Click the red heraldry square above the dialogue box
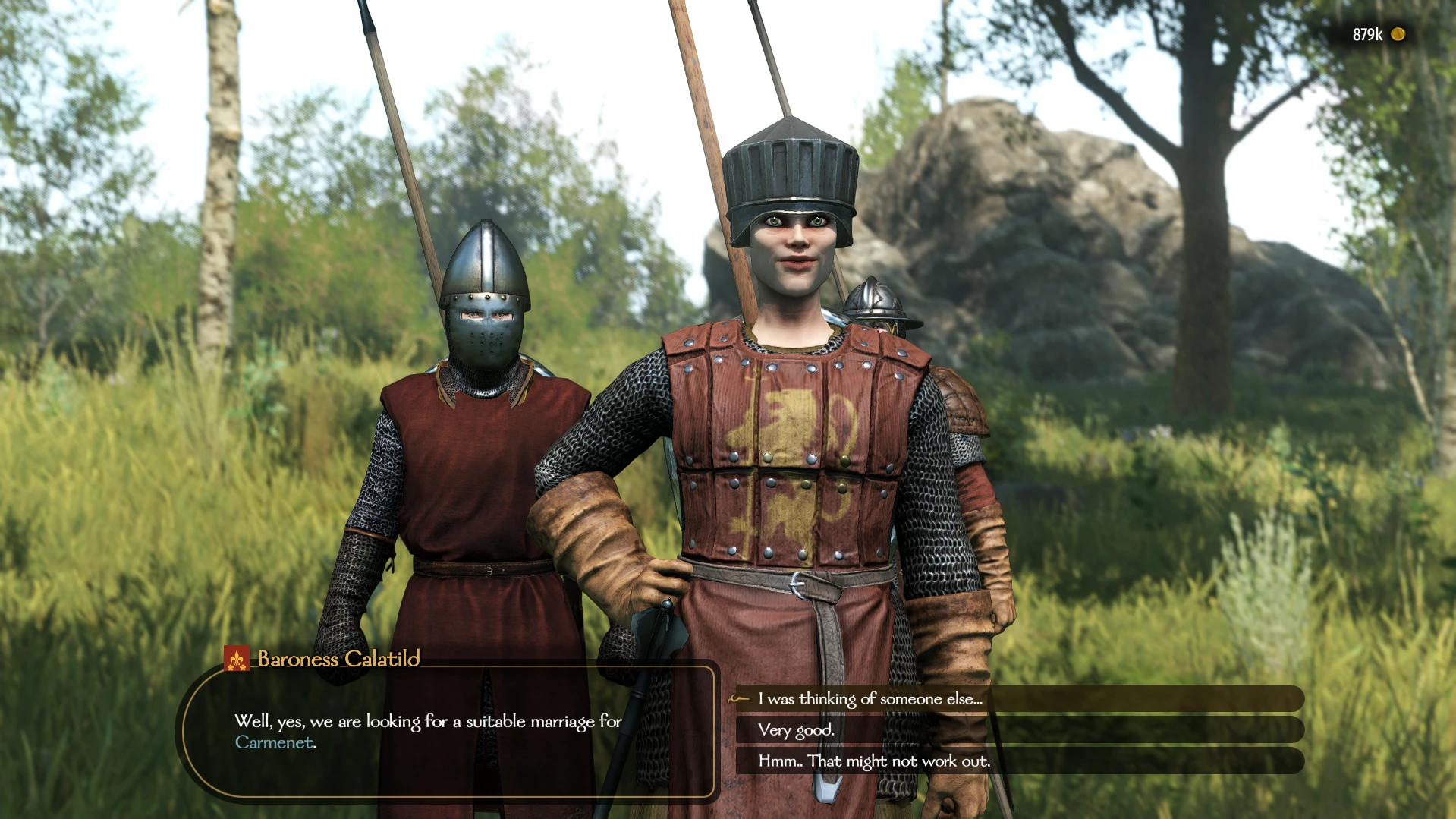This screenshot has width=1456, height=819. pos(235,659)
